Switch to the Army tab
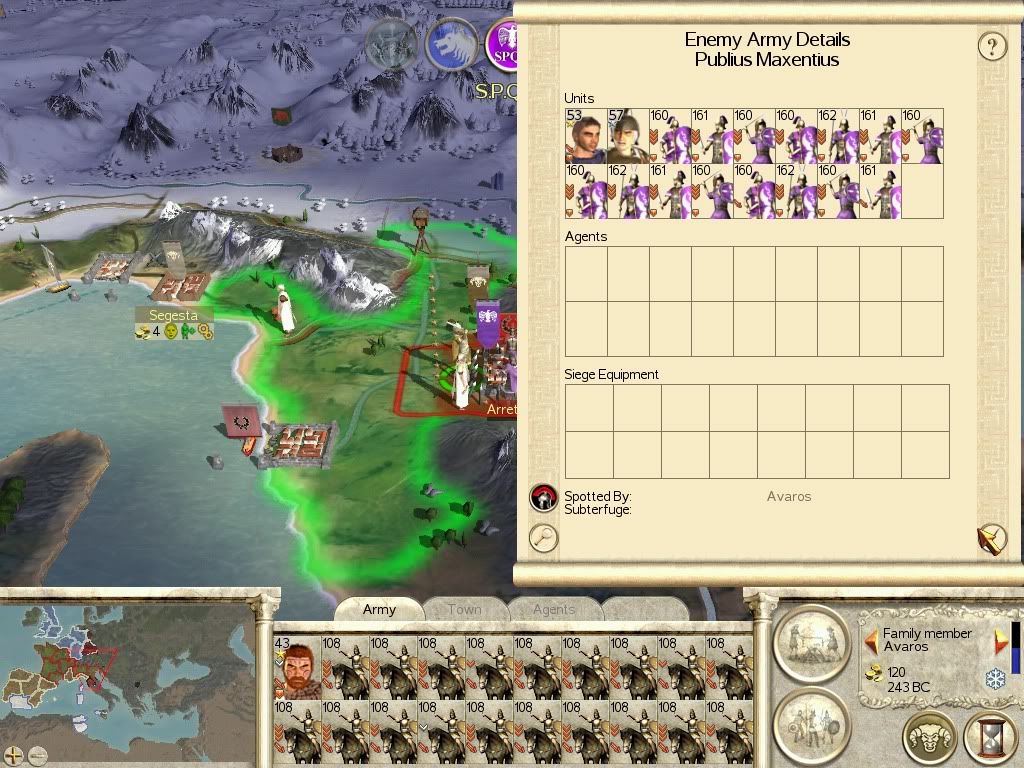Viewport: 1024px width, 768px height. [379, 609]
